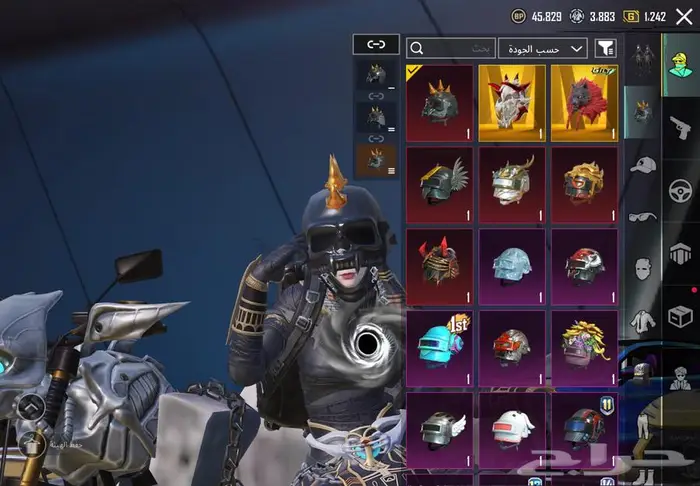Pick the silver dragon-horned helmet
Image resolution: width=700 pixels, height=486 pixels.
pos(512,185)
